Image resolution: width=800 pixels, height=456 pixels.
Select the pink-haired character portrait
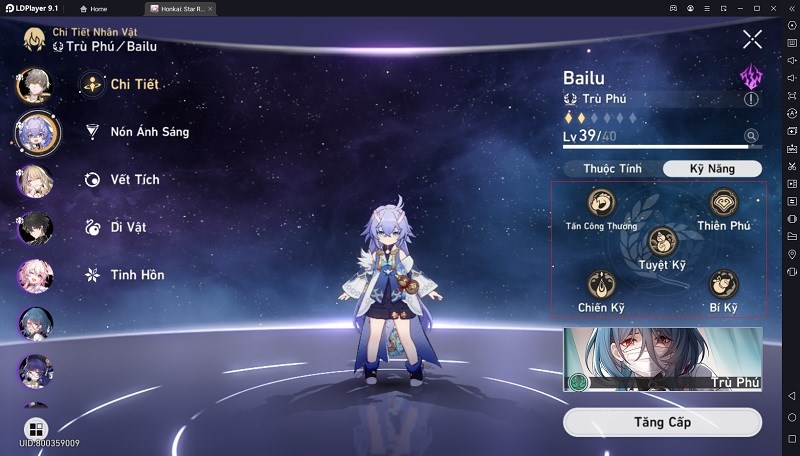point(36,276)
